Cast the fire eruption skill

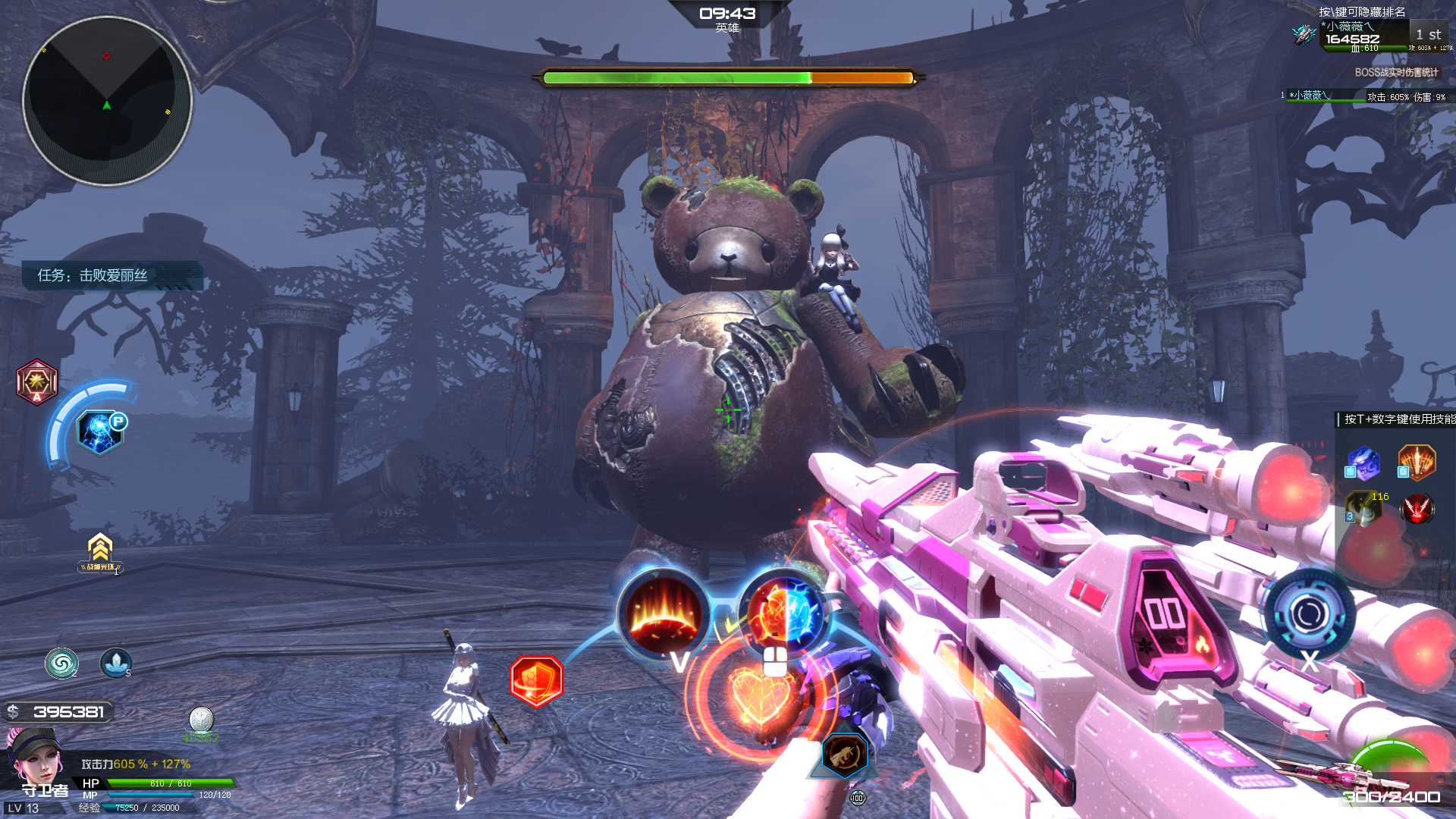coord(664,613)
